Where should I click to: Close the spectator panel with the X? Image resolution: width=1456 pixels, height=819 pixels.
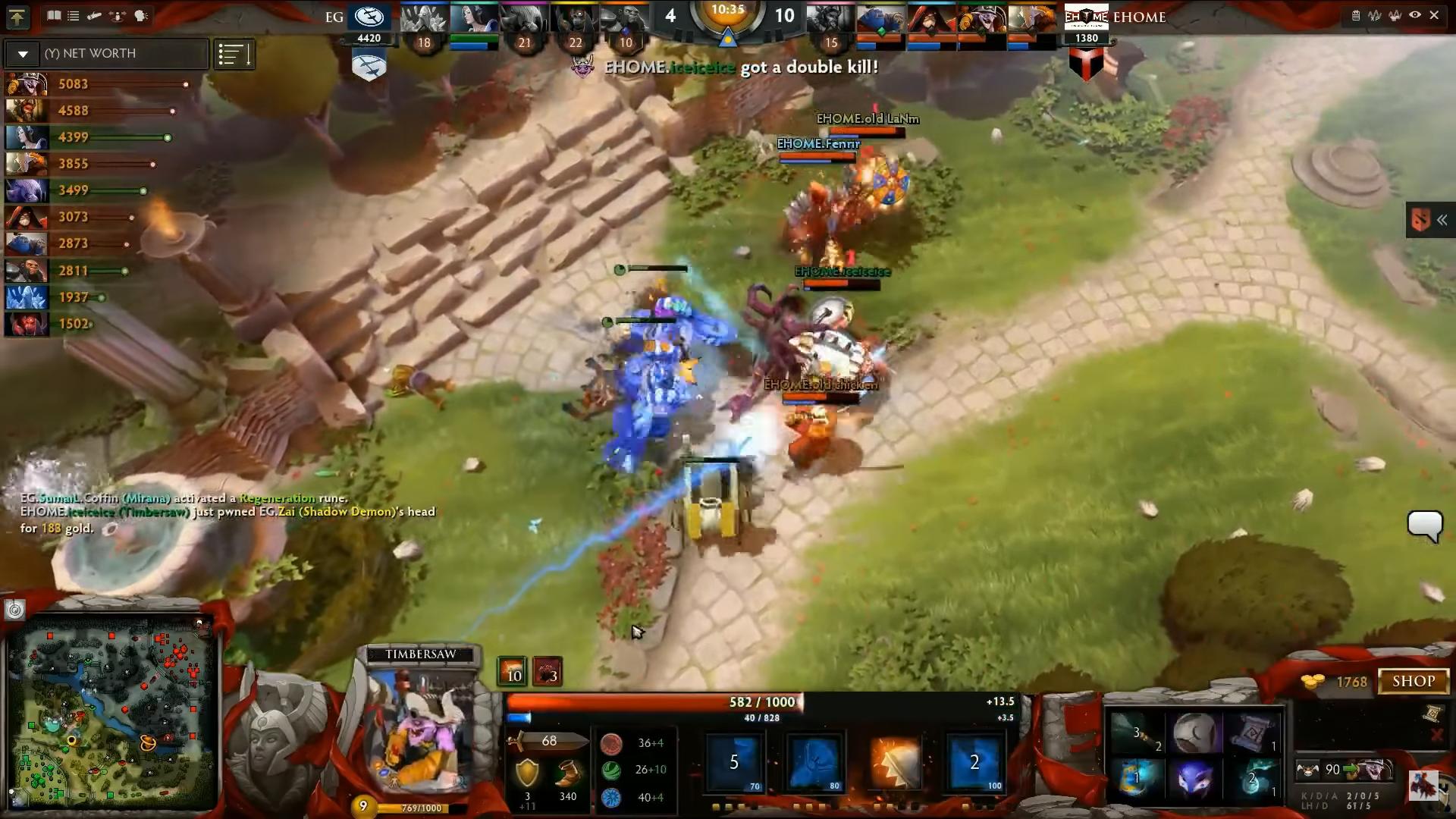pyautogui.click(x=1434, y=15)
